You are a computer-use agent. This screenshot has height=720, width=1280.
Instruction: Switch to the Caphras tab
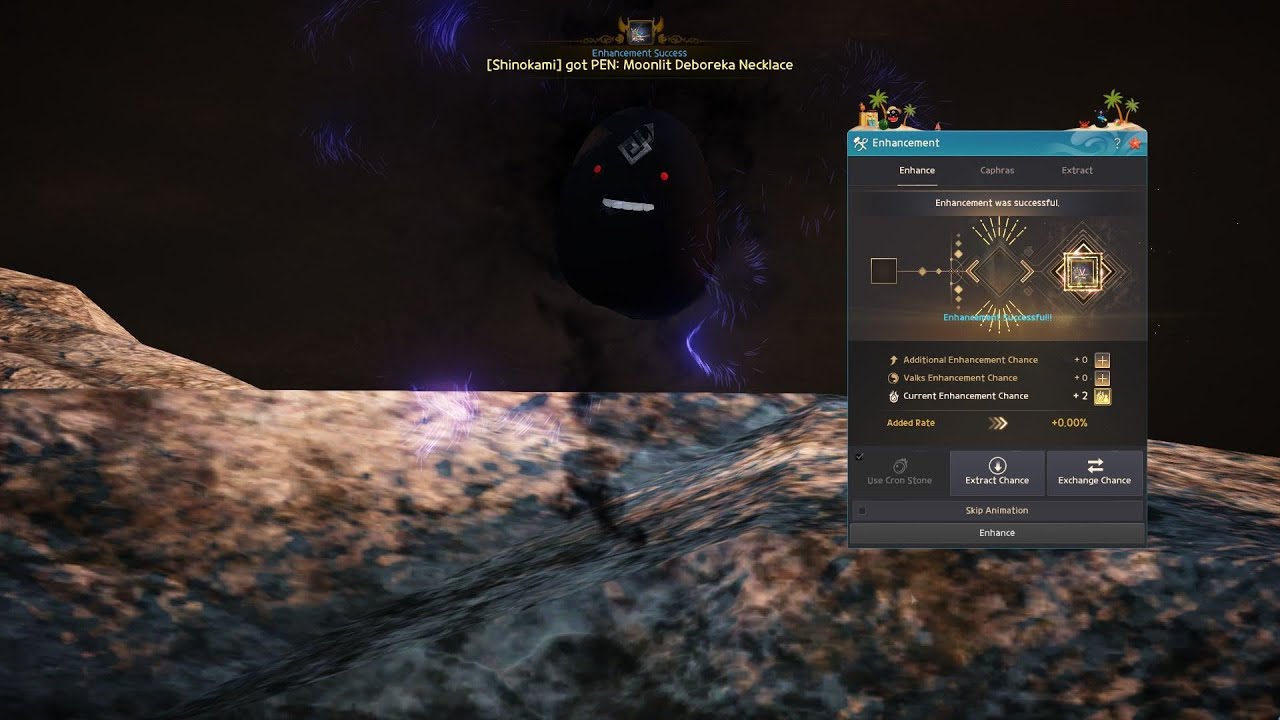tap(997, 170)
